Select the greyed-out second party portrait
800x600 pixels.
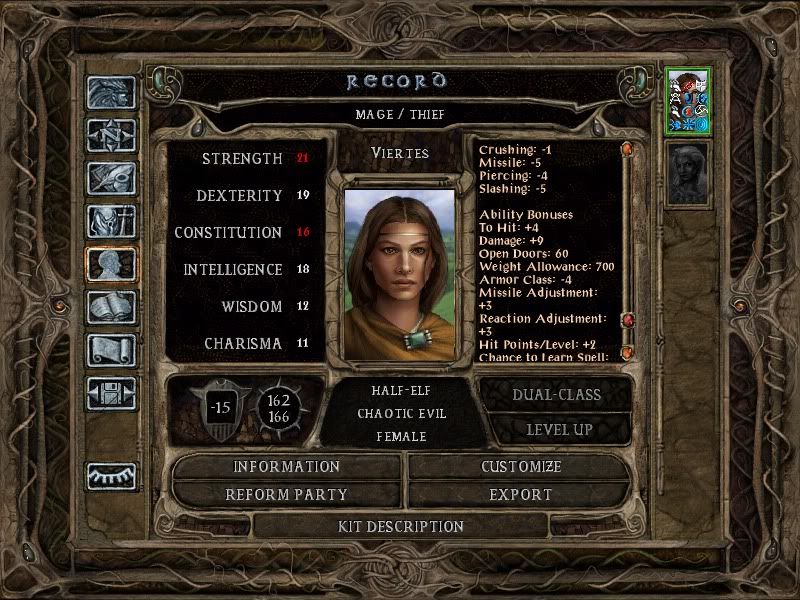[x=688, y=173]
